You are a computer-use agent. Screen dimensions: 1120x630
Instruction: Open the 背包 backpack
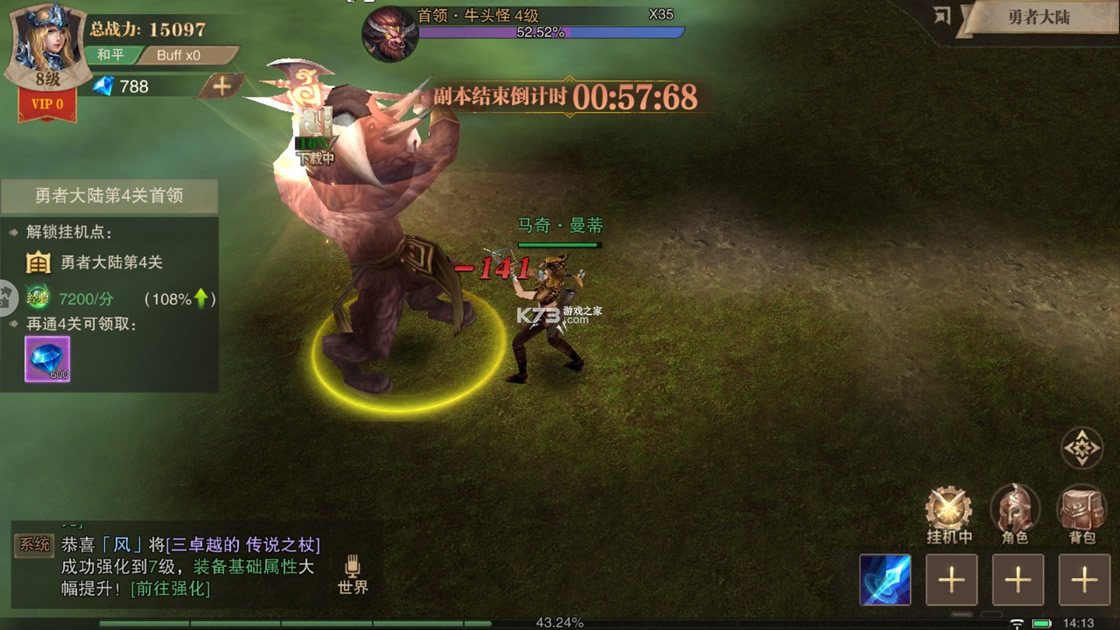click(x=1082, y=512)
